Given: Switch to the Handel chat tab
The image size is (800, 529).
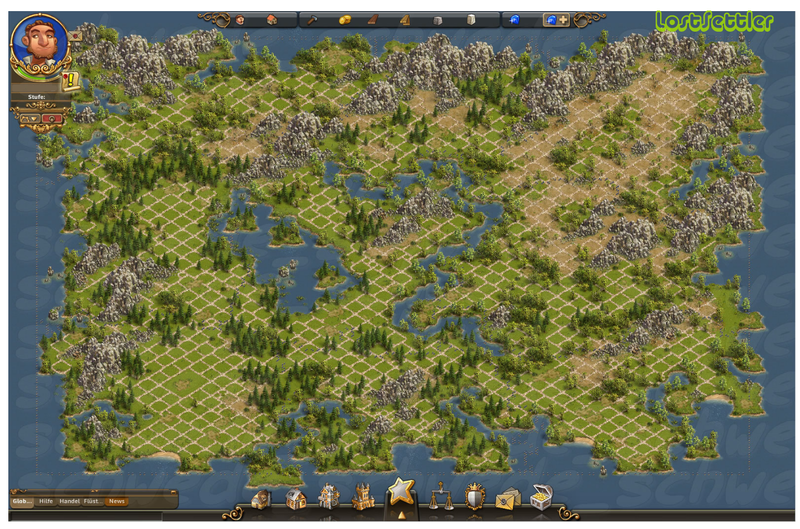Looking at the screenshot, I should pyautogui.click(x=69, y=500).
